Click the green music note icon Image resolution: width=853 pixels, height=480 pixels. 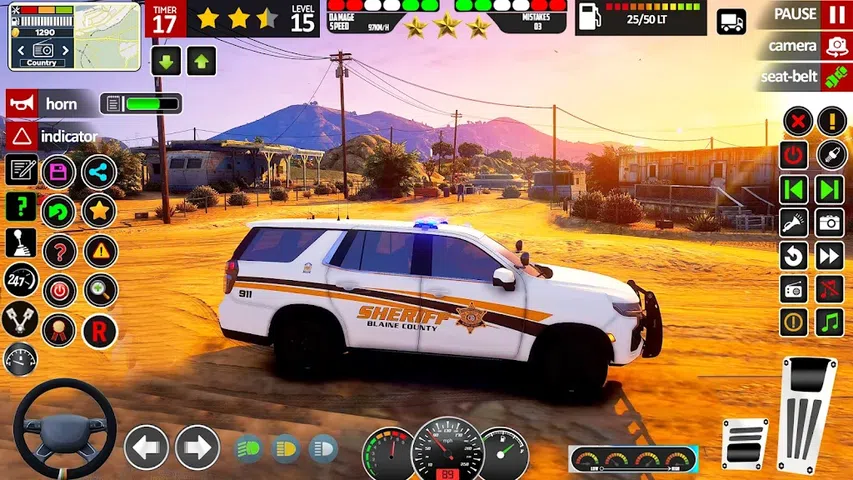[x=829, y=322]
